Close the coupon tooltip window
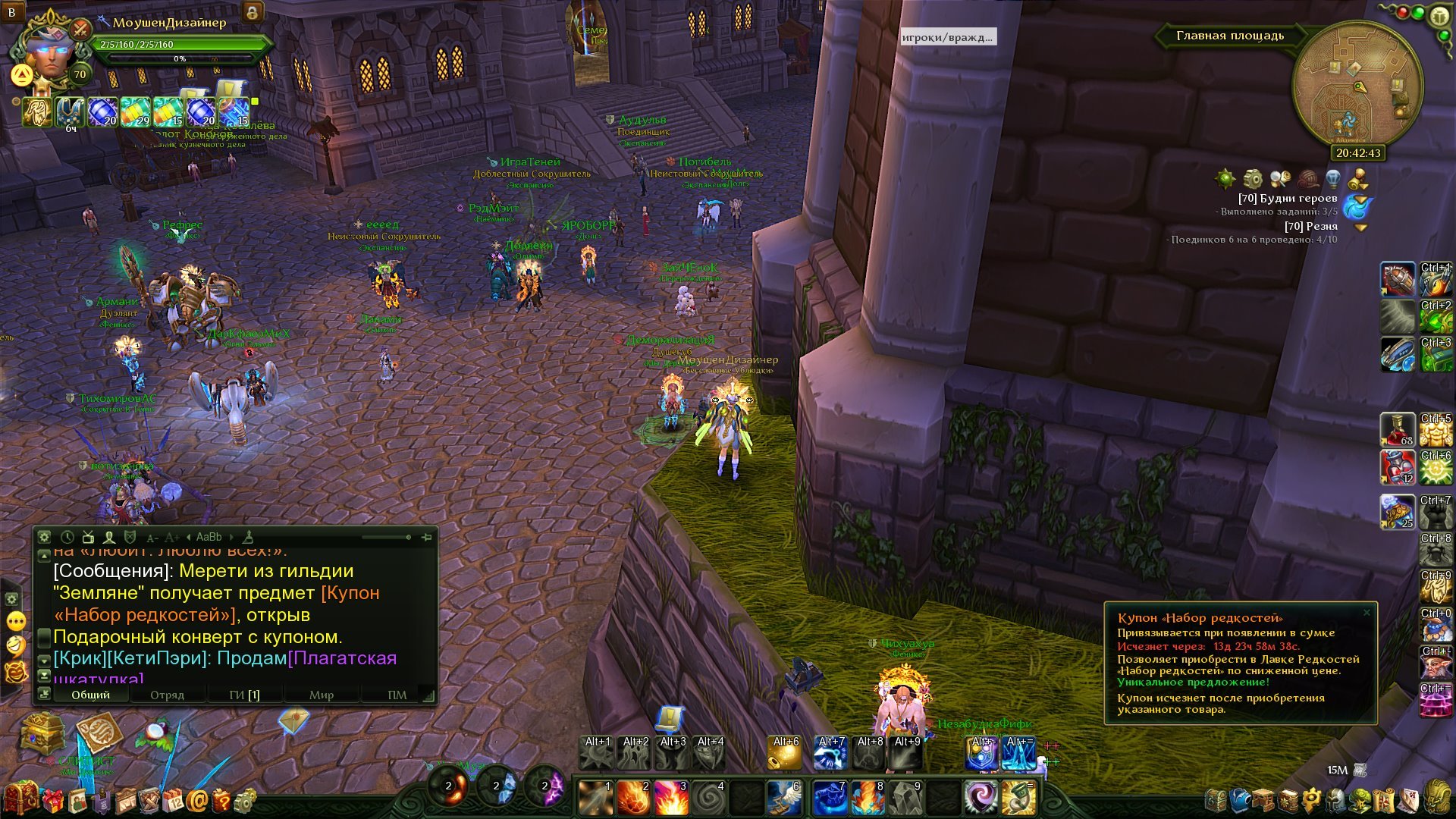Viewport: 1456px width, 819px height. tap(1367, 613)
